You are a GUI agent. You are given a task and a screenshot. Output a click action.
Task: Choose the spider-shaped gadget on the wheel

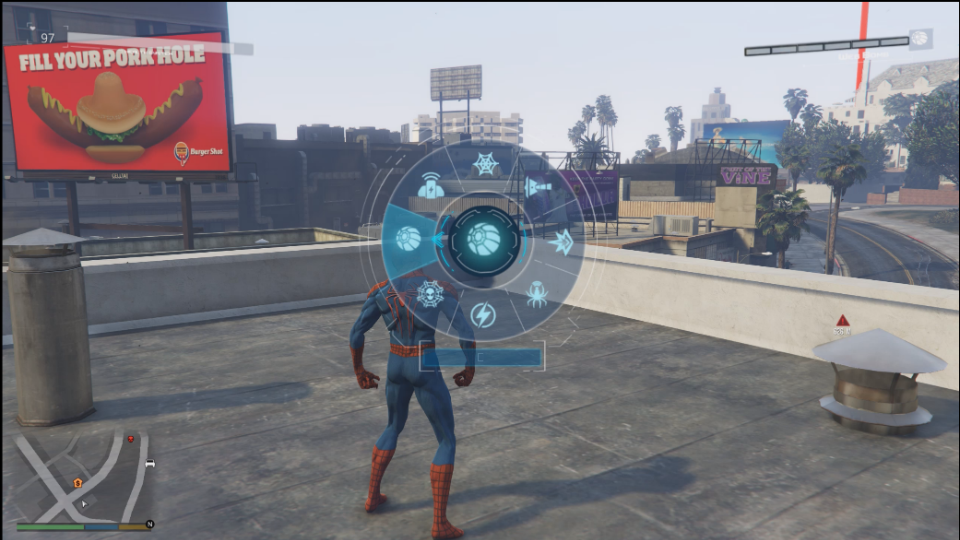coord(537,293)
